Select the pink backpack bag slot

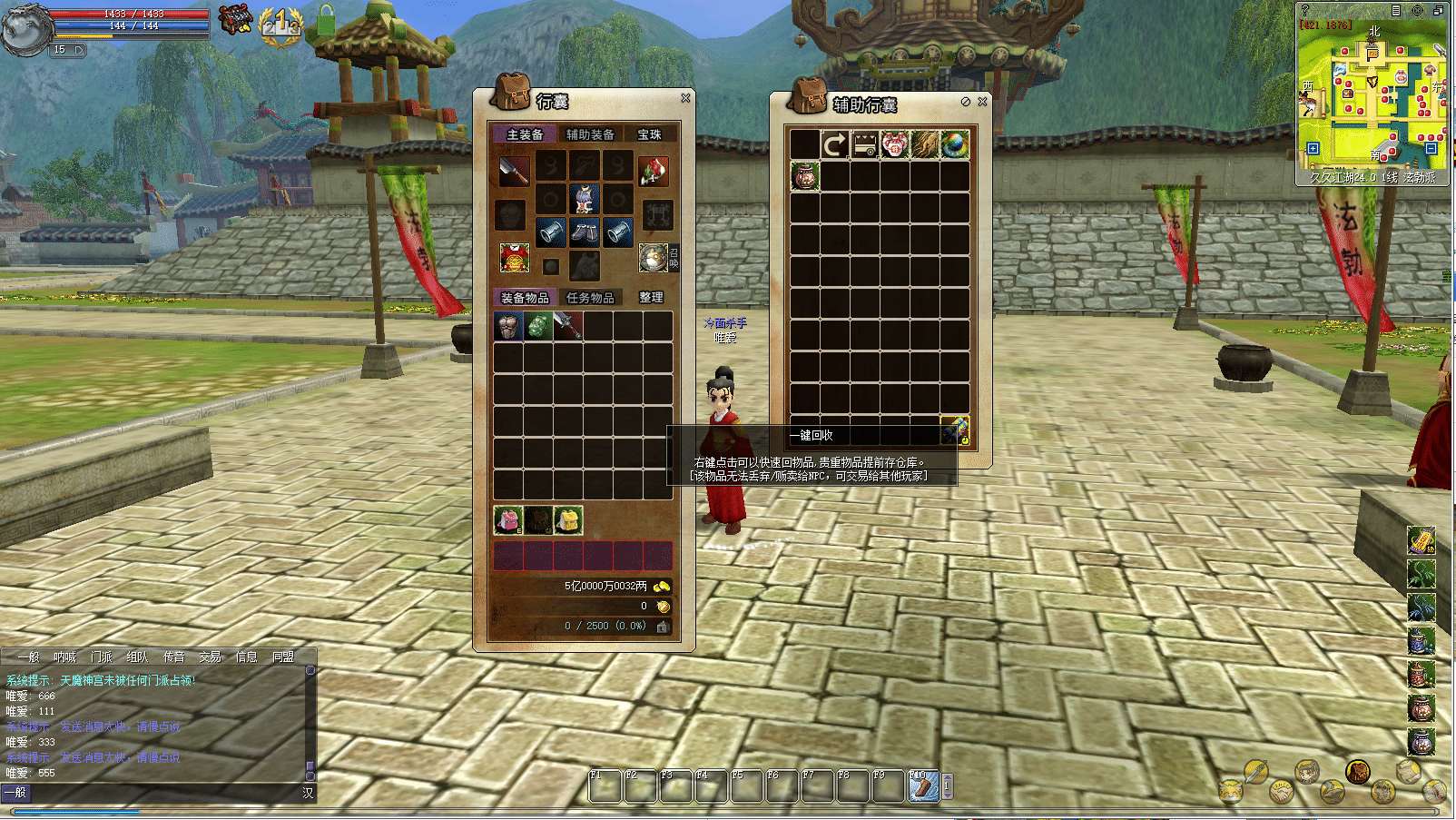click(507, 520)
